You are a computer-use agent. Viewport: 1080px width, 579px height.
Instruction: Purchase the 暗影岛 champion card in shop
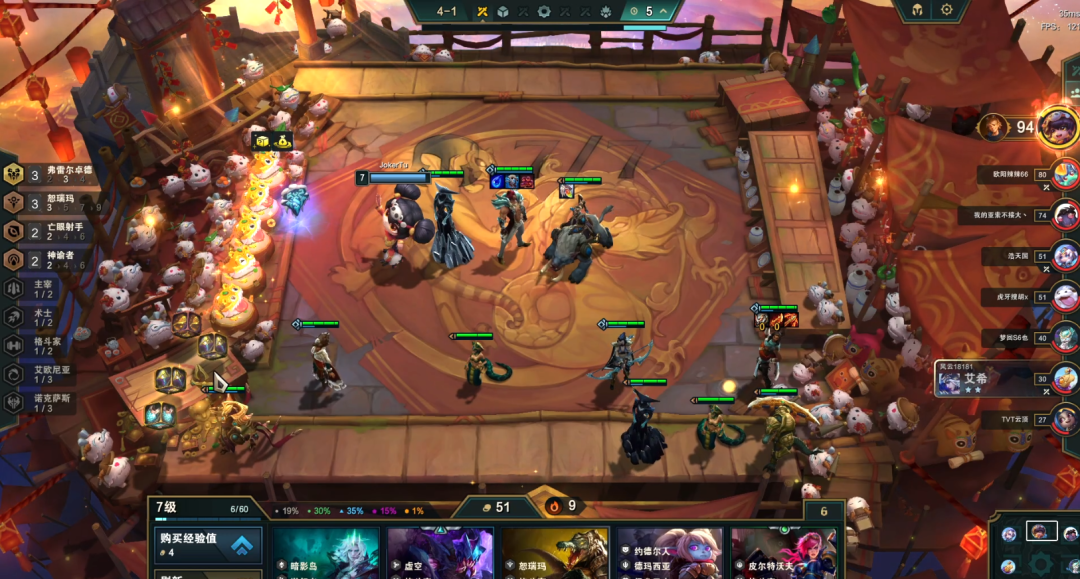(326, 553)
